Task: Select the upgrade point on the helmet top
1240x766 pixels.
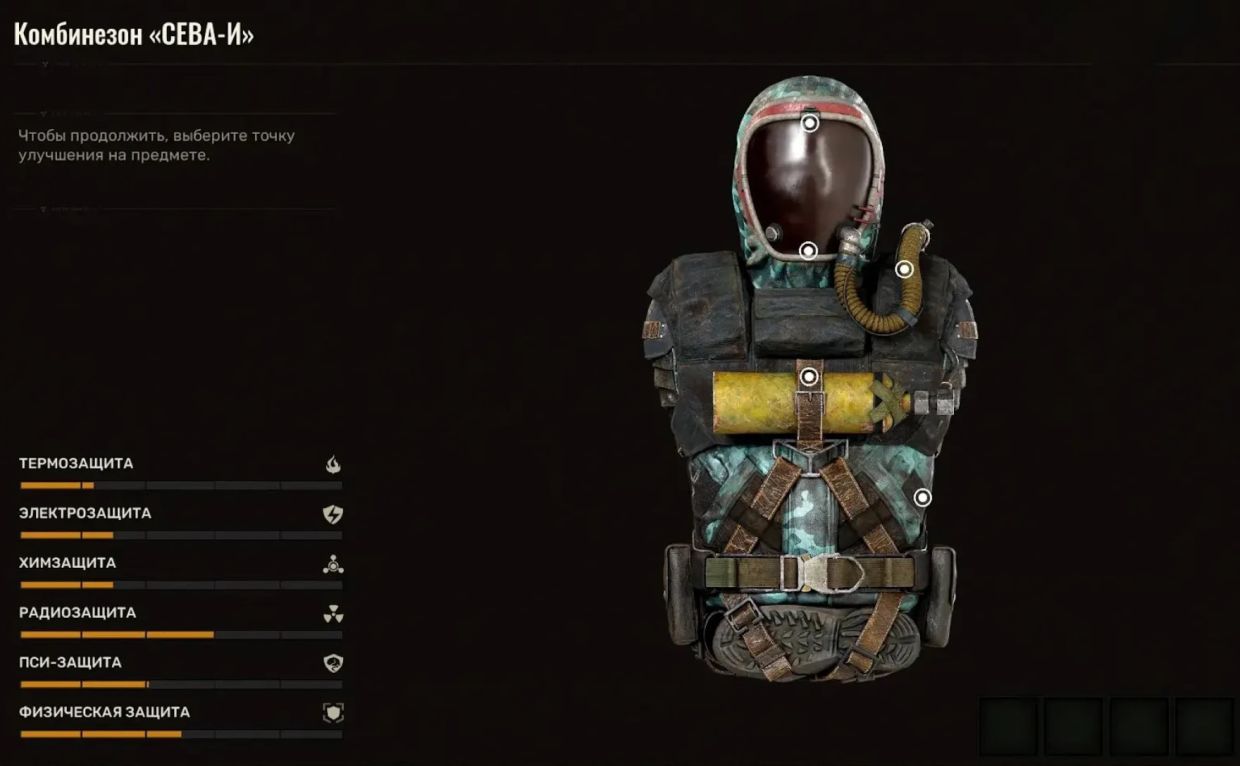Action: [809, 123]
